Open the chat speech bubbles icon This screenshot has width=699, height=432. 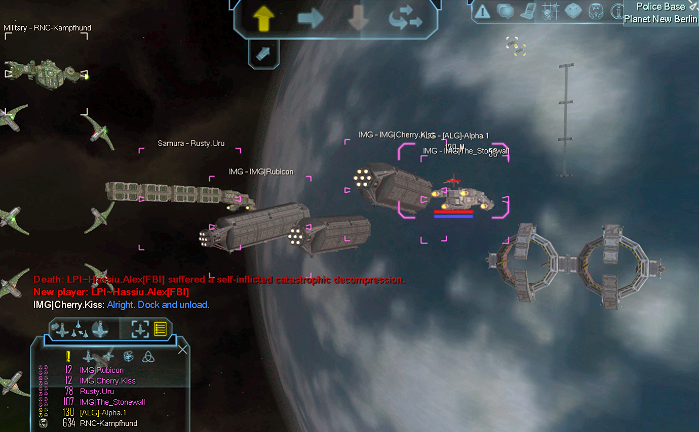point(506,11)
